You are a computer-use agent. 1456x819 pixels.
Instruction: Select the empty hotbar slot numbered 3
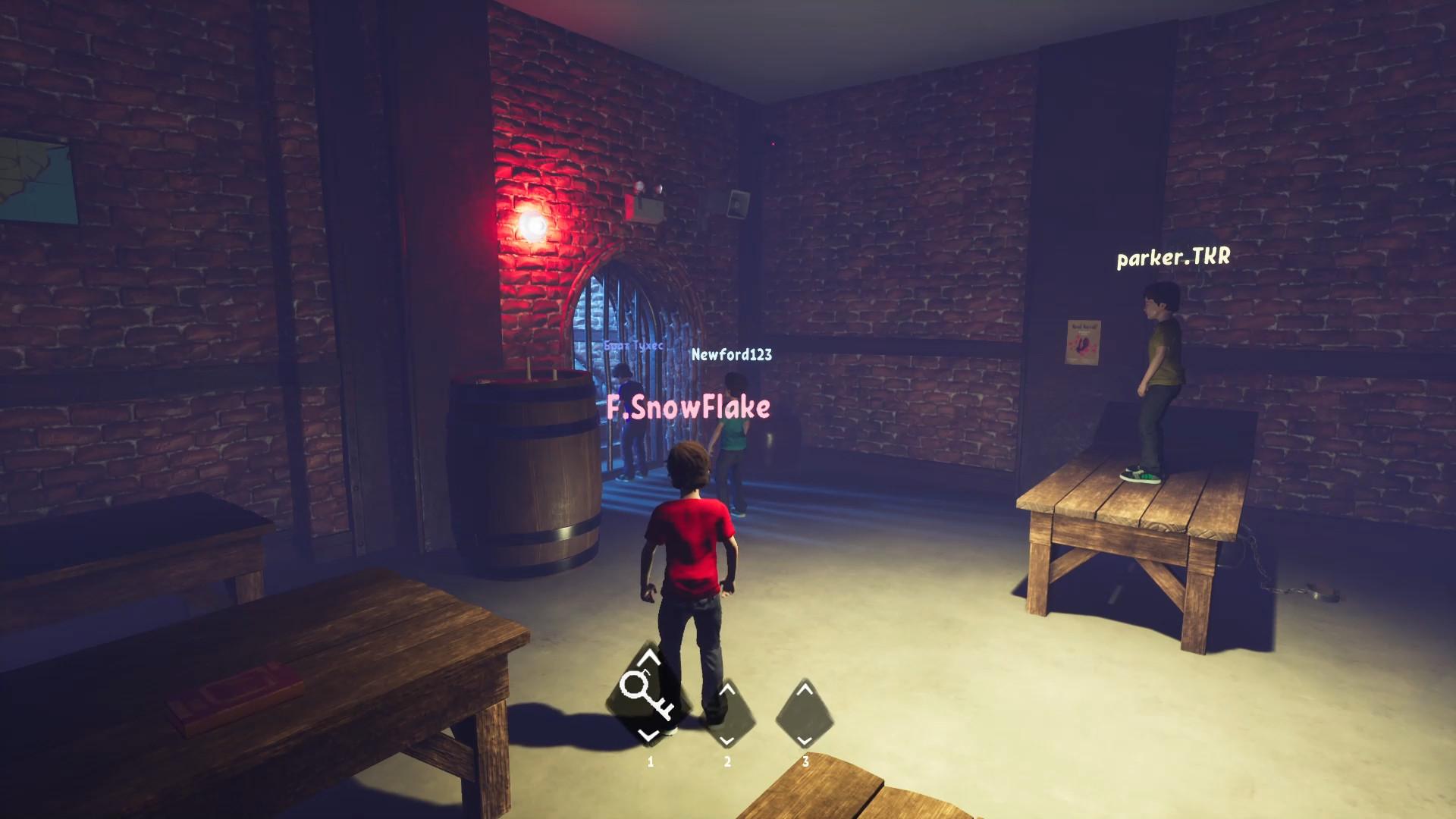pyautogui.click(x=805, y=714)
